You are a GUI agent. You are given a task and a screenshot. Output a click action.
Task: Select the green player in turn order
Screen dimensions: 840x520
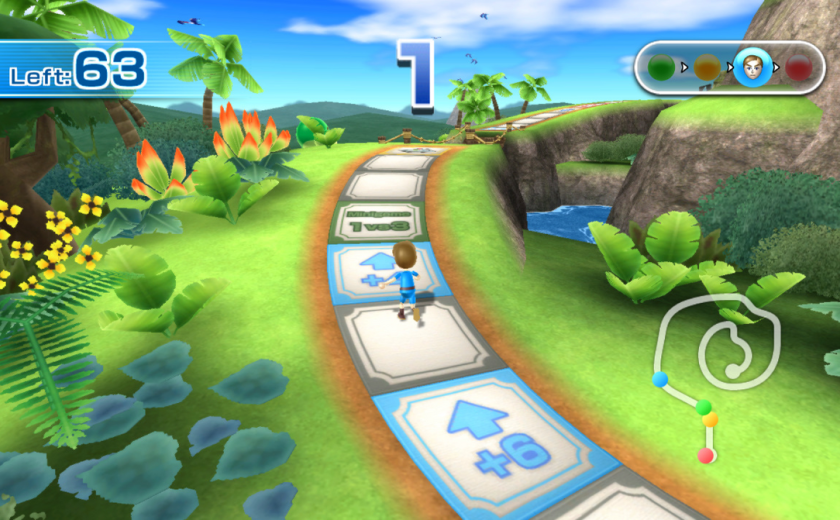coord(661,68)
